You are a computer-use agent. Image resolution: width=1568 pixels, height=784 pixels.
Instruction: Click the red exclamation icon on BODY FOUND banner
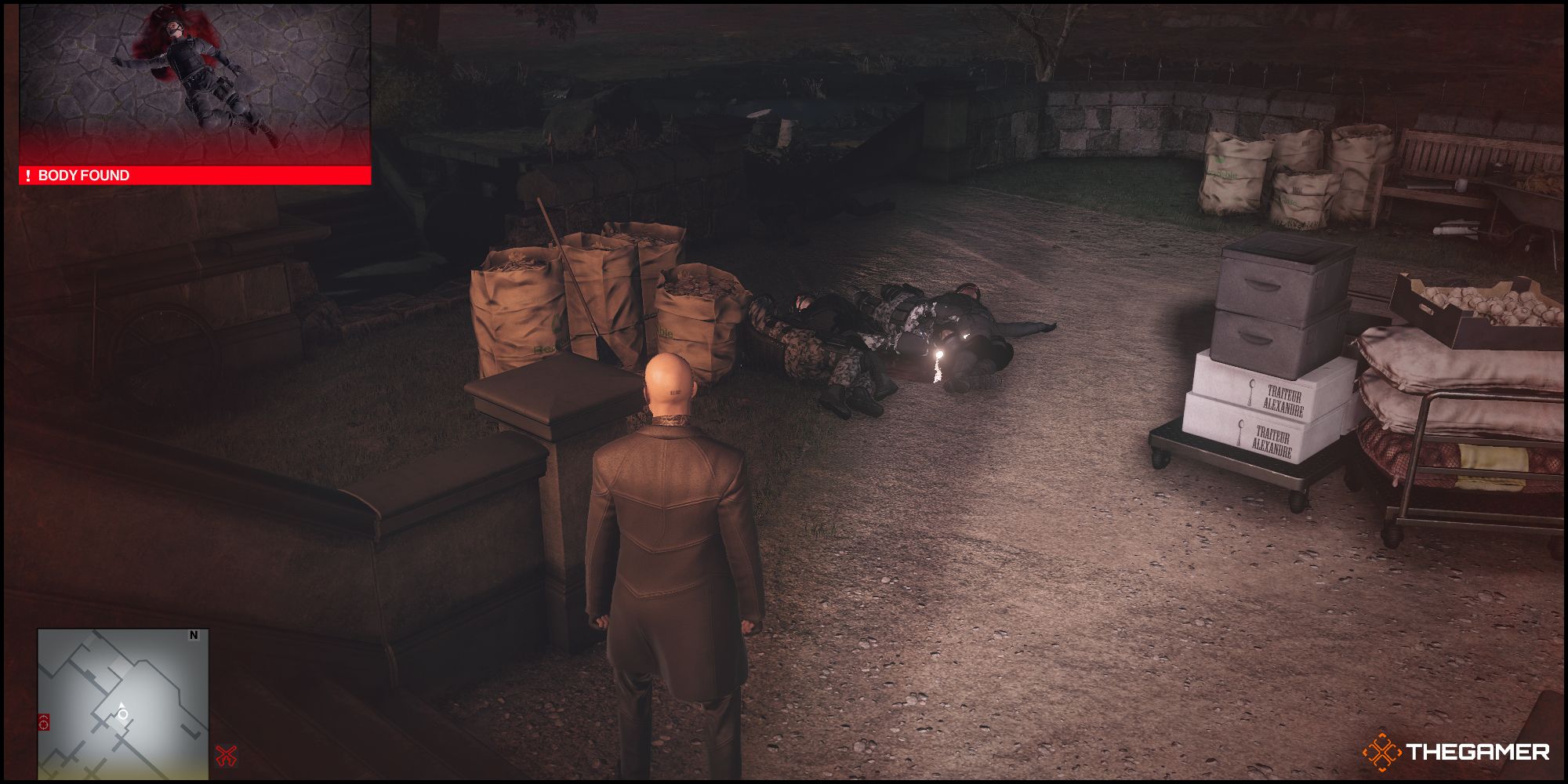pyautogui.click(x=30, y=176)
